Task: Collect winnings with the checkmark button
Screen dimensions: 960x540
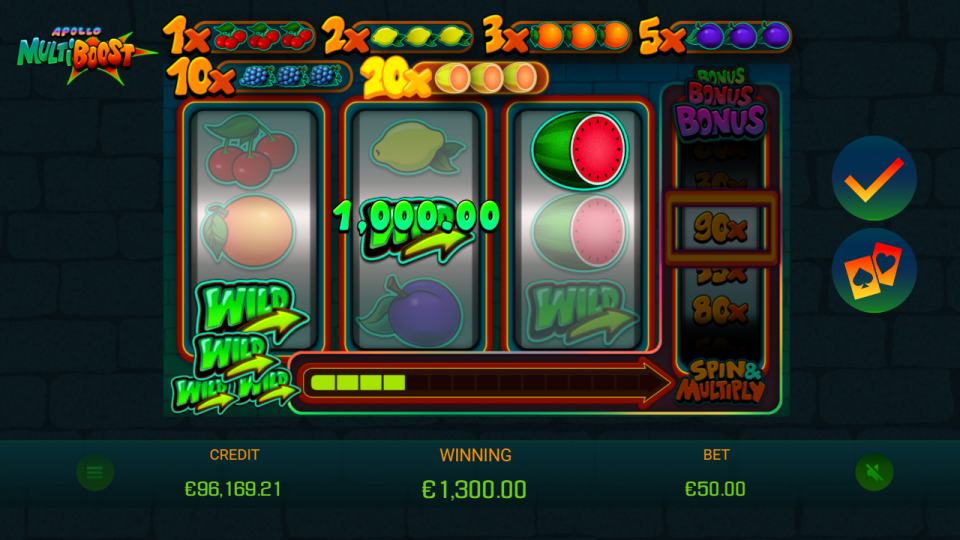Action: tap(874, 179)
